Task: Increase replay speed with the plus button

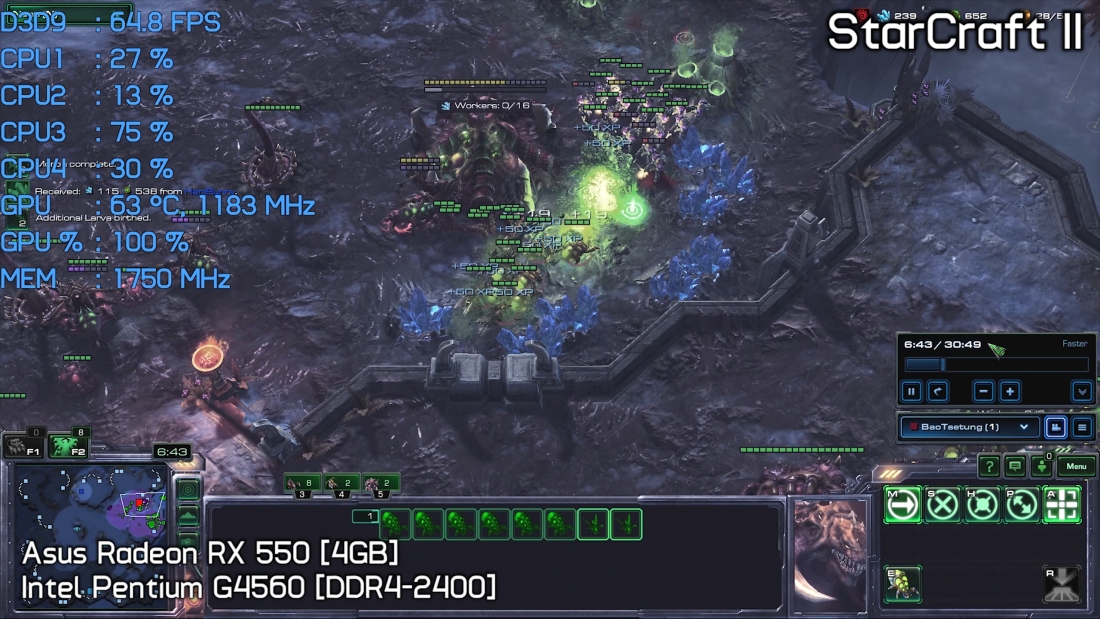Action: coord(1010,392)
